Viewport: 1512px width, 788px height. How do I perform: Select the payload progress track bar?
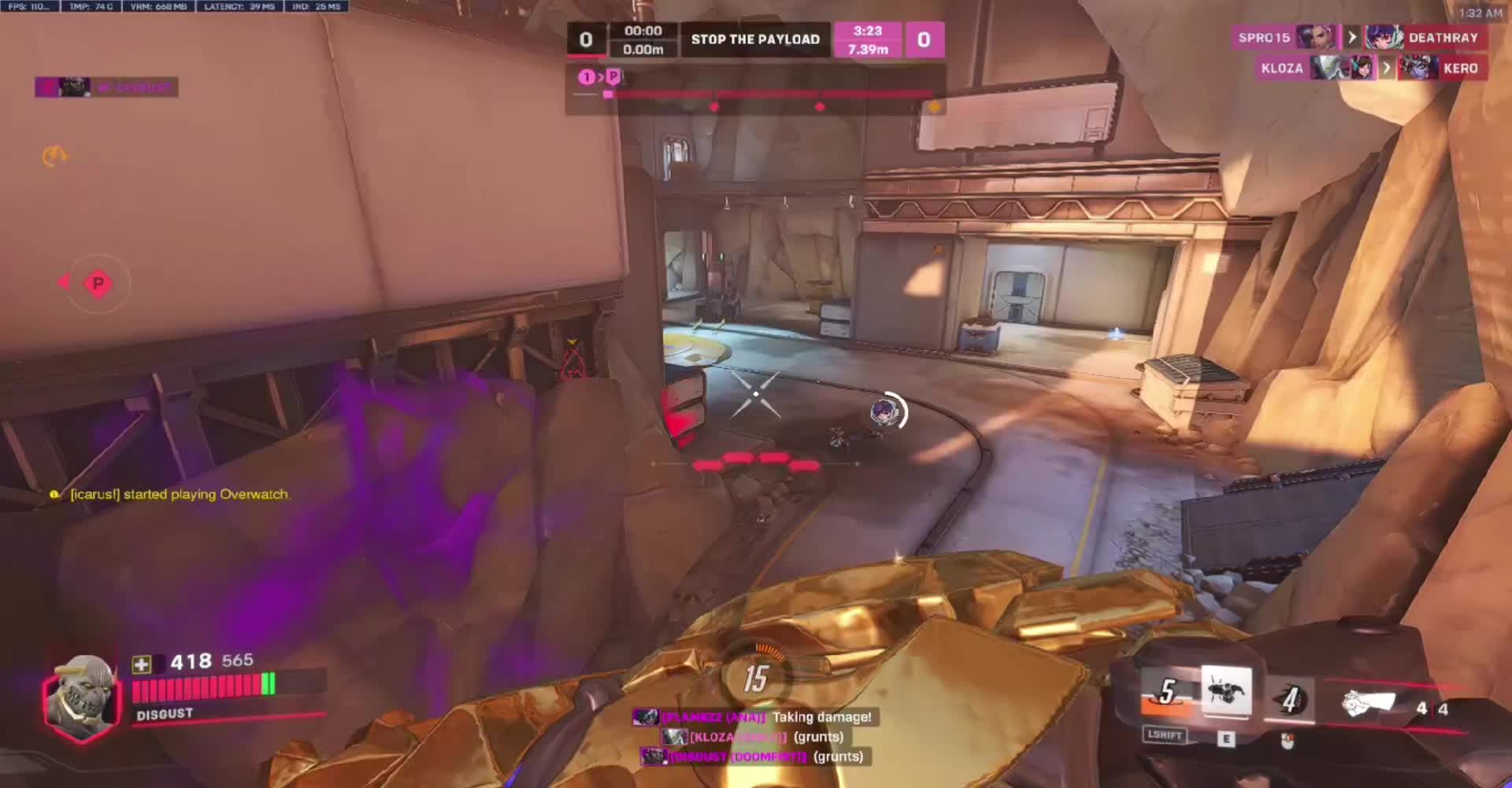point(768,95)
